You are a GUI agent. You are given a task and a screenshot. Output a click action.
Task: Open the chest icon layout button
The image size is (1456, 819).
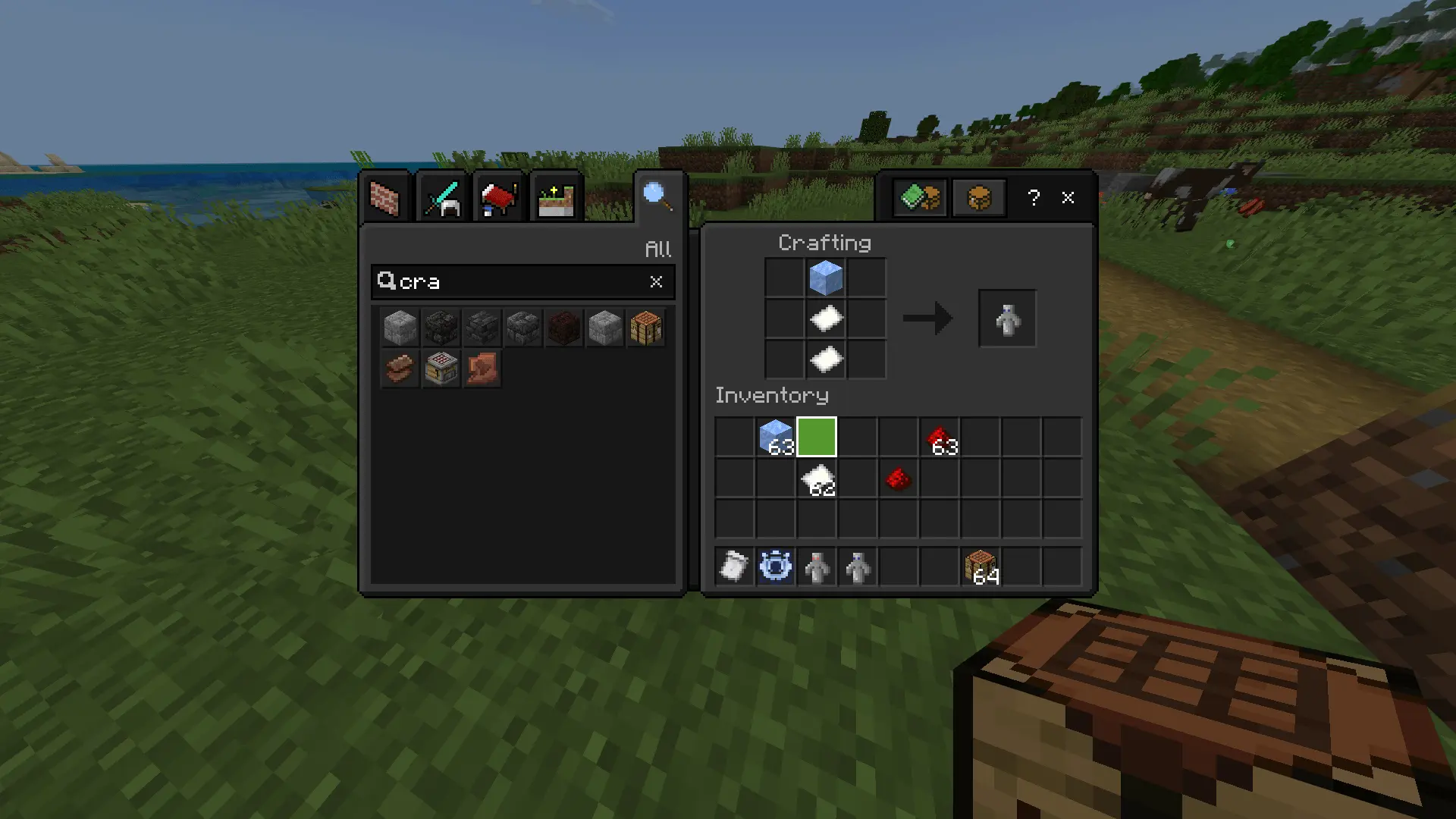point(979,199)
